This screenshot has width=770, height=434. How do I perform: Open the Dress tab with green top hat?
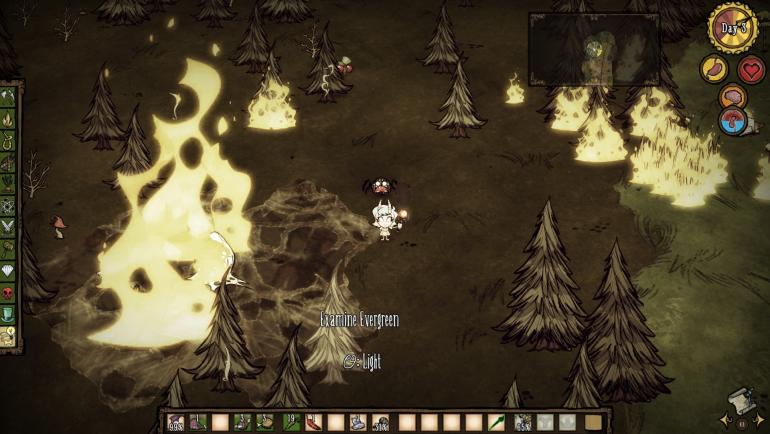click(x=8, y=317)
